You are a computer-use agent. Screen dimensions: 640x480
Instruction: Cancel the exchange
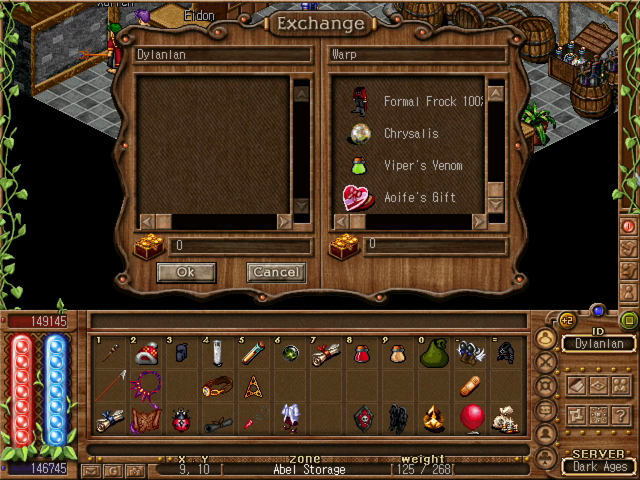[275, 272]
